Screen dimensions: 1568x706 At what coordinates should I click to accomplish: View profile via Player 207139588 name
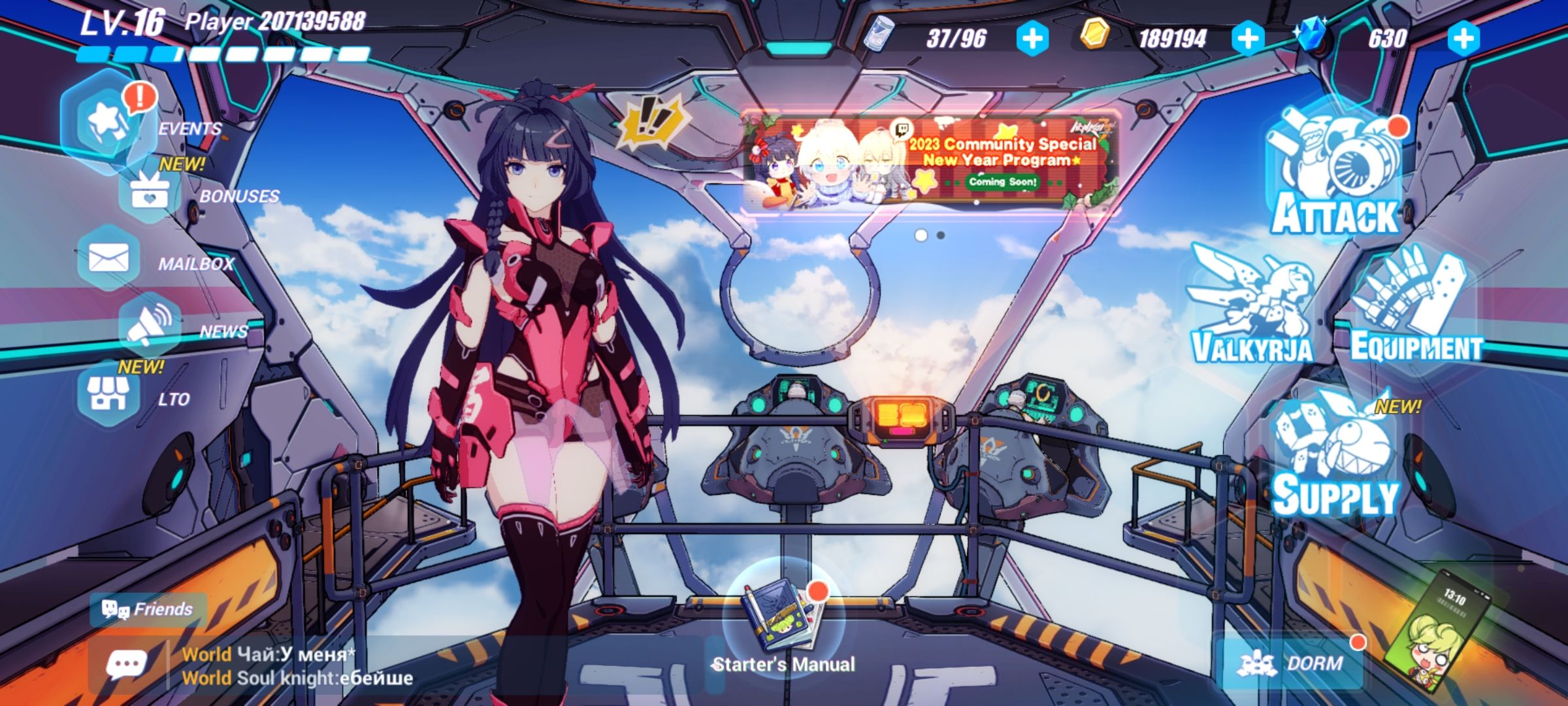[x=274, y=21]
